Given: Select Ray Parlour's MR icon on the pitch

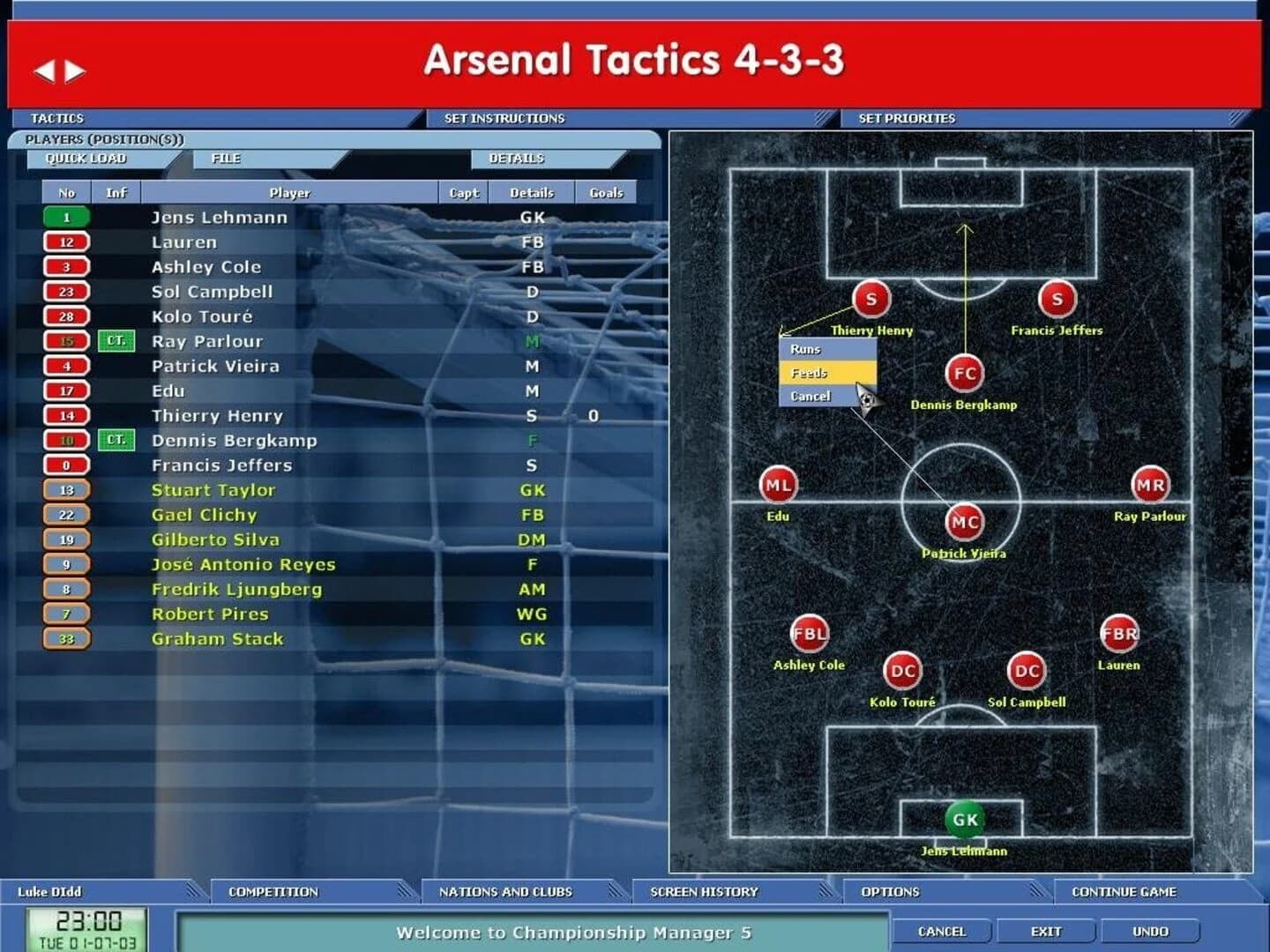Looking at the screenshot, I should 1153,483.
